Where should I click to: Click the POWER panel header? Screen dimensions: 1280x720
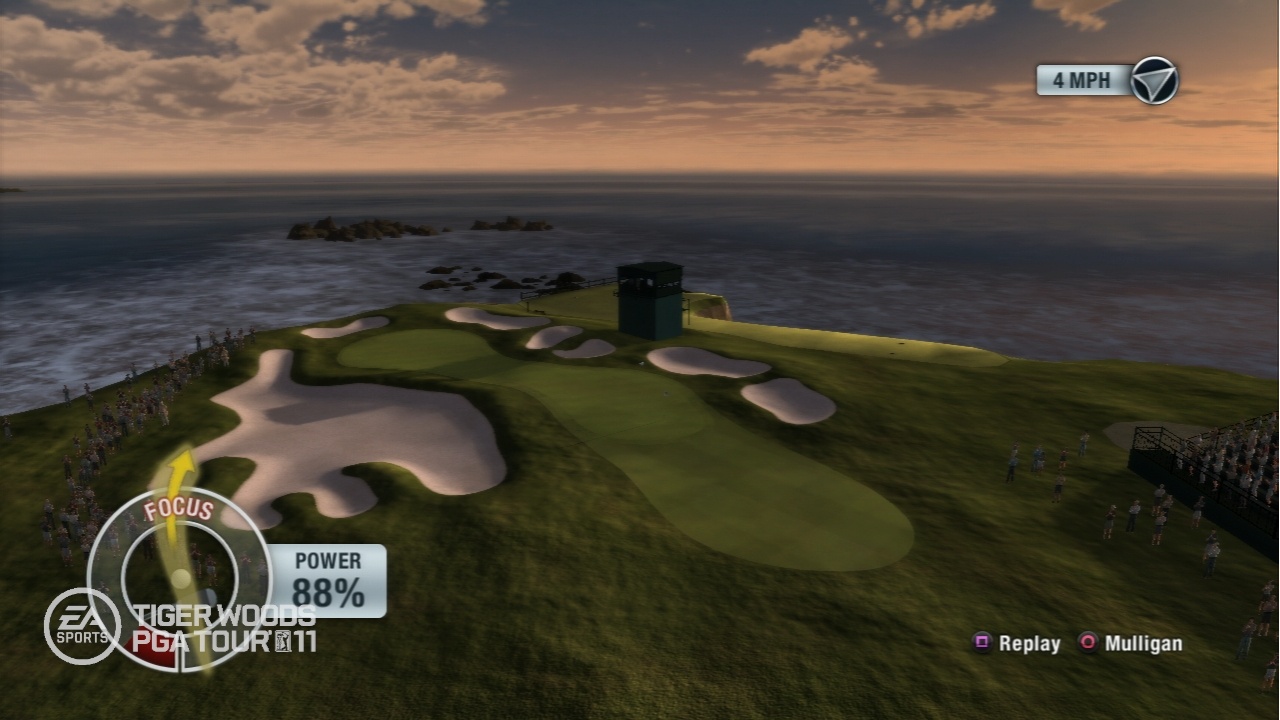pyautogui.click(x=327, y=562)
